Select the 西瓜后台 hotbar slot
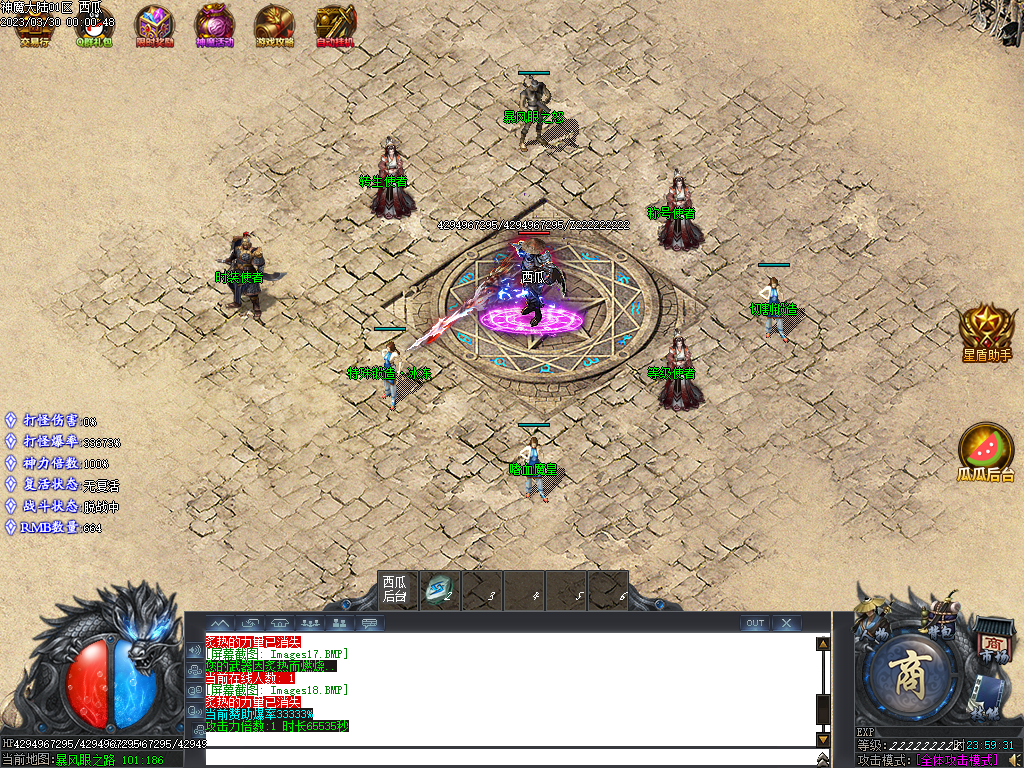The image size is (1024, 768). [396, 589]
